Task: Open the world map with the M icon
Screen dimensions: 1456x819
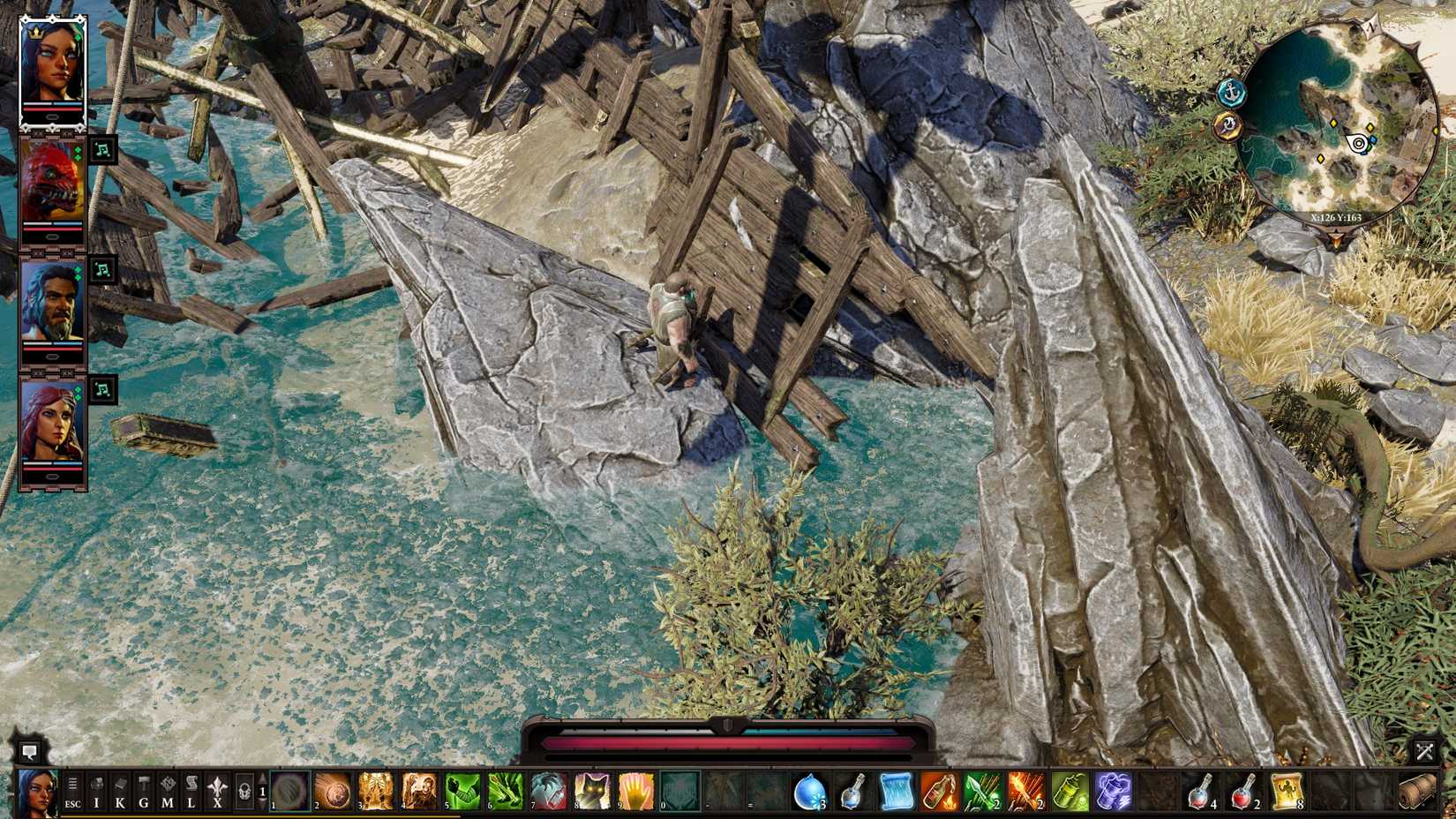Action: tap(169, 790)
